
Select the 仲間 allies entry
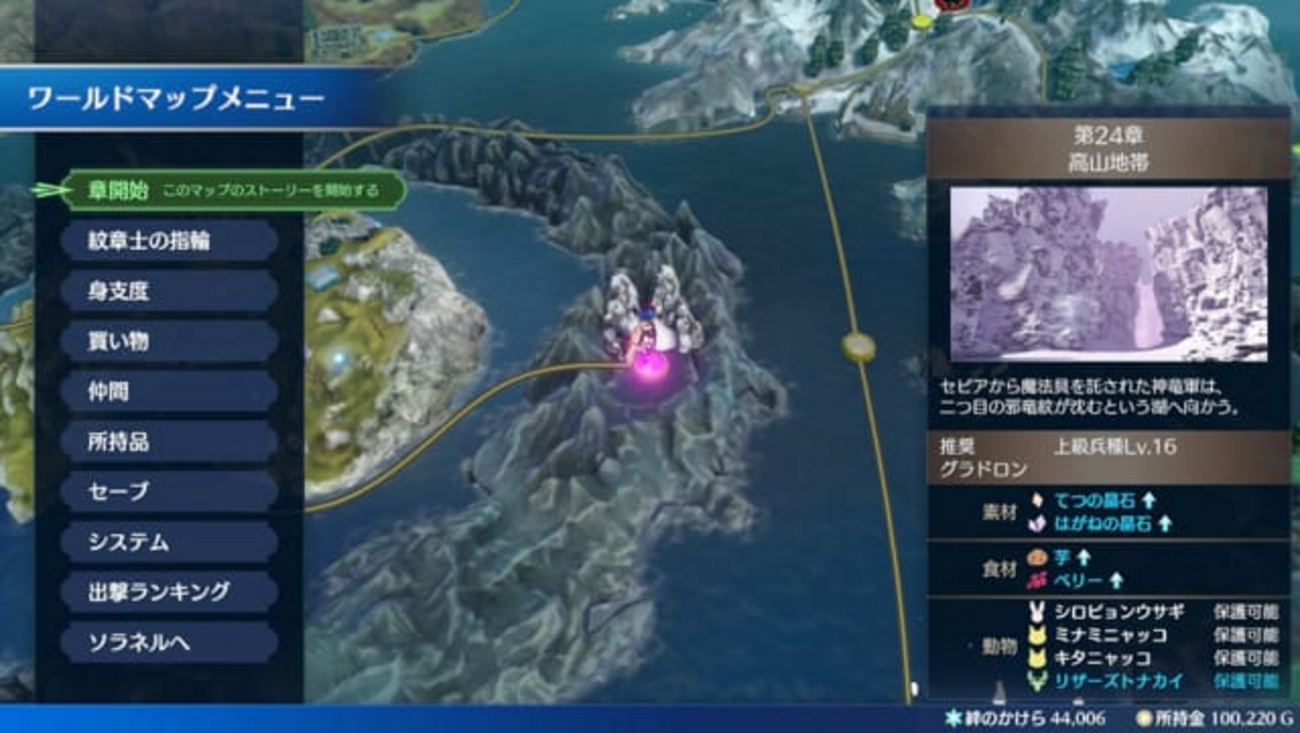168,391
